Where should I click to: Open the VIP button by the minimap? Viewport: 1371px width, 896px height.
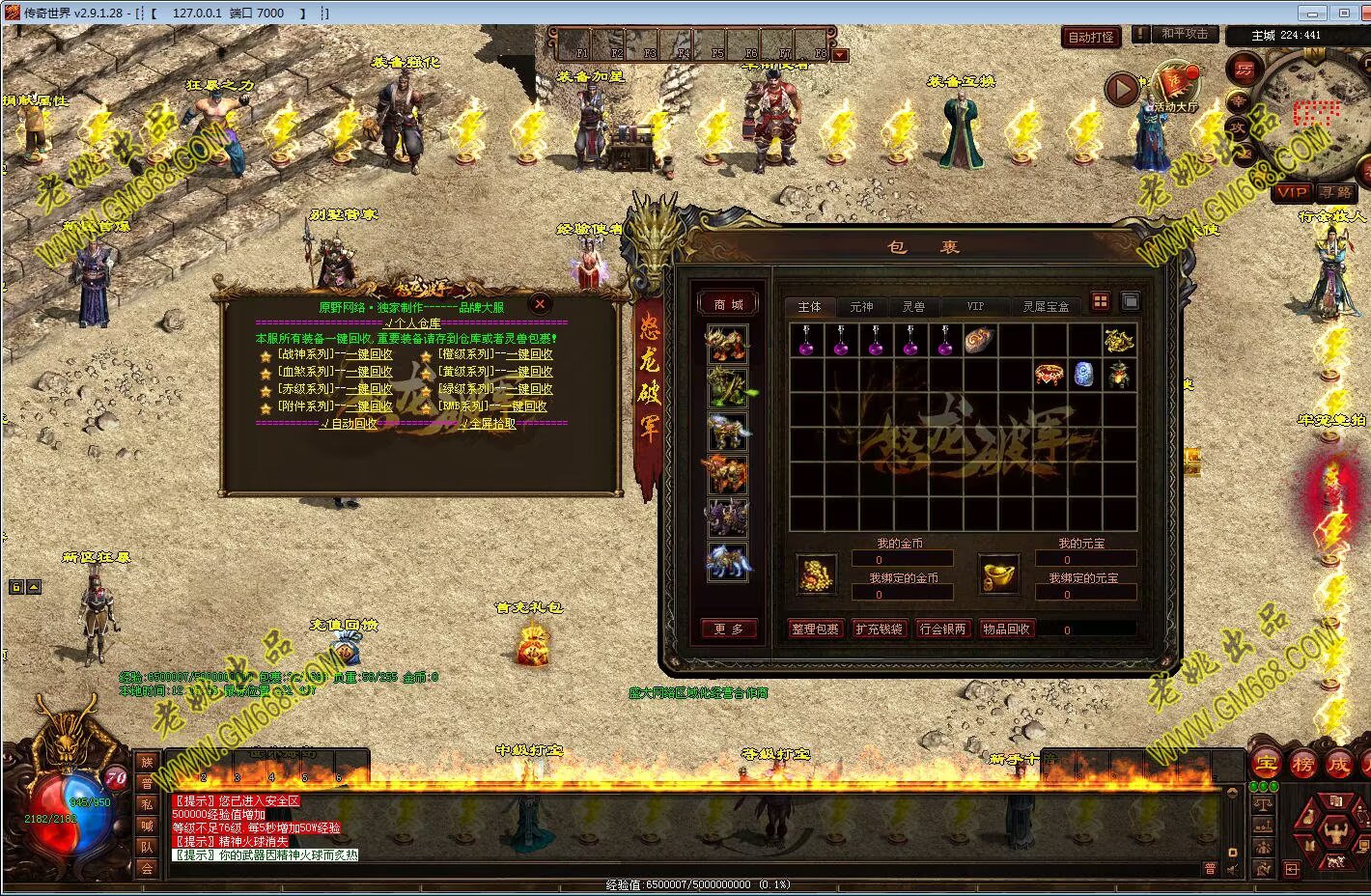point(1292,193)
